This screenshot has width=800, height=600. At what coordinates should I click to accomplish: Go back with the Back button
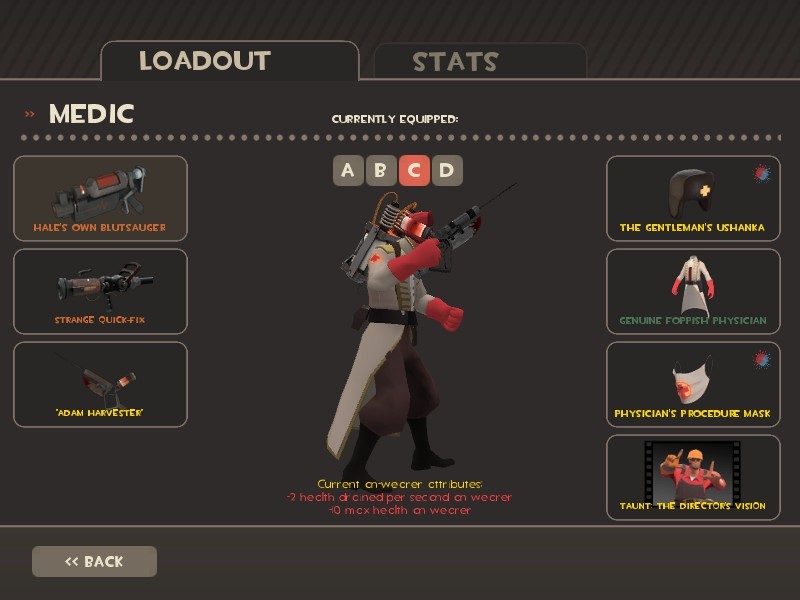tap(94, 561)
